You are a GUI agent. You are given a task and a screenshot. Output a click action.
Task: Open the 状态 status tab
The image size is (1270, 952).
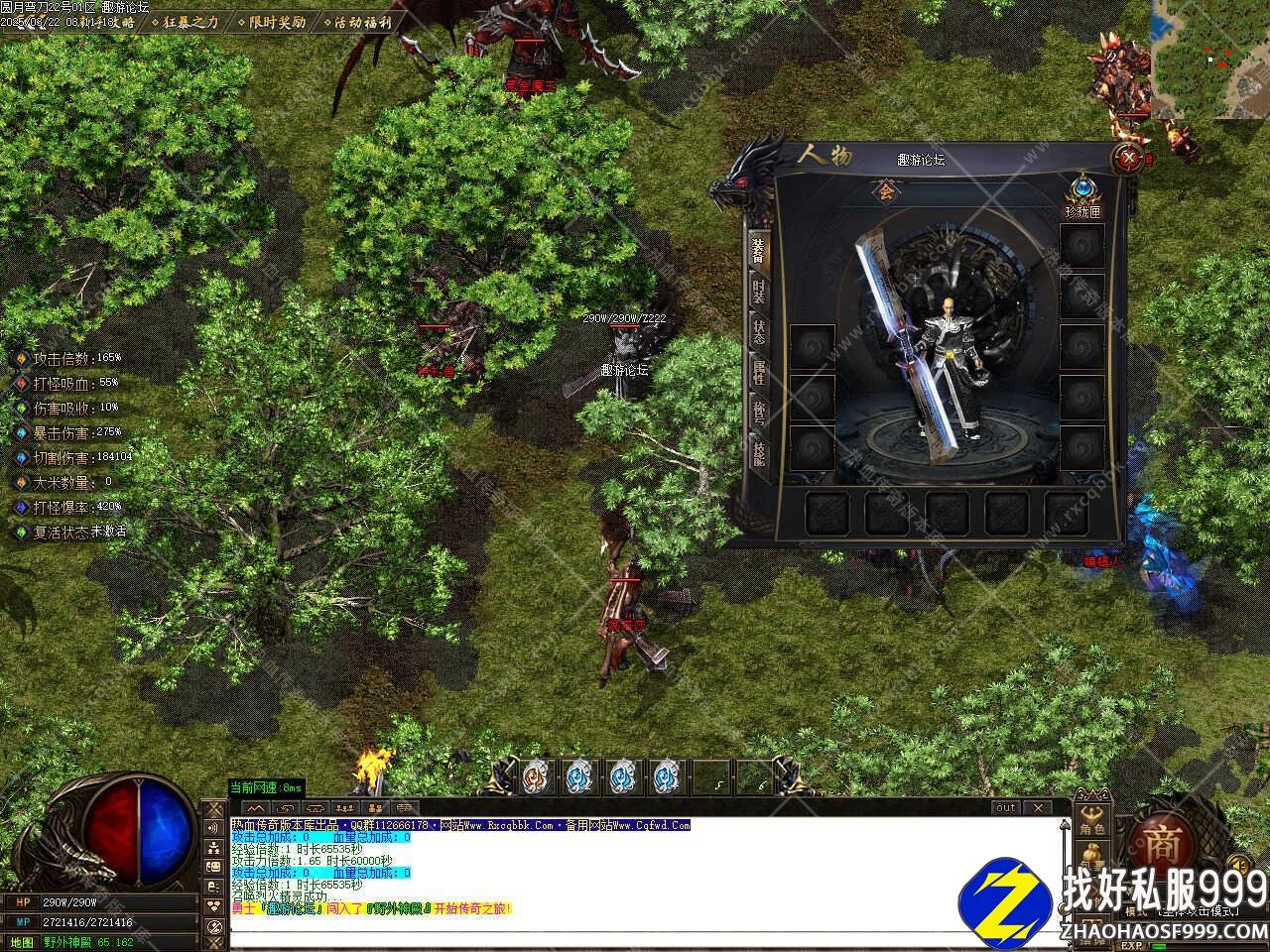(759, 332)
